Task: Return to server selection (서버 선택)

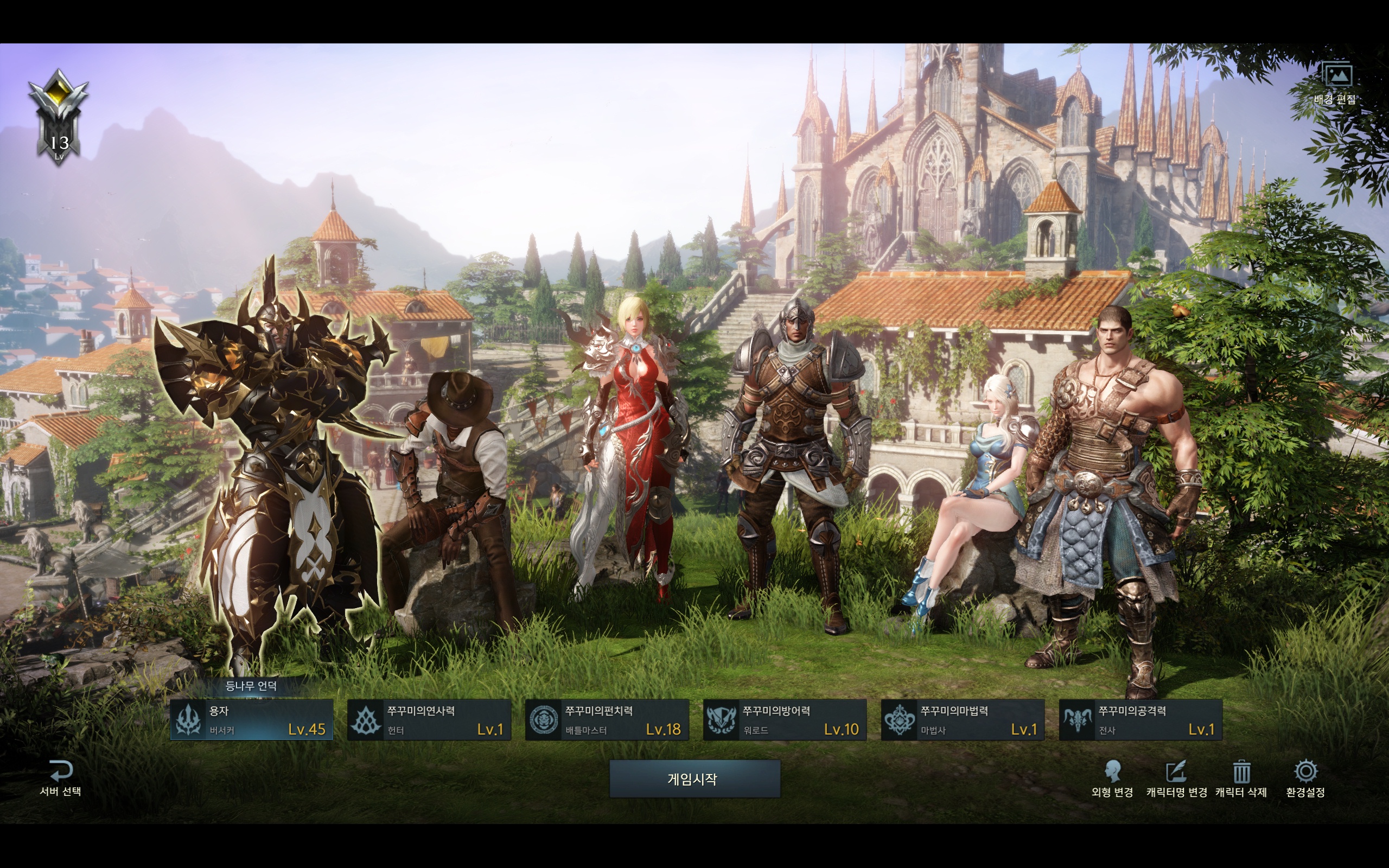Action: pos(60,778)
